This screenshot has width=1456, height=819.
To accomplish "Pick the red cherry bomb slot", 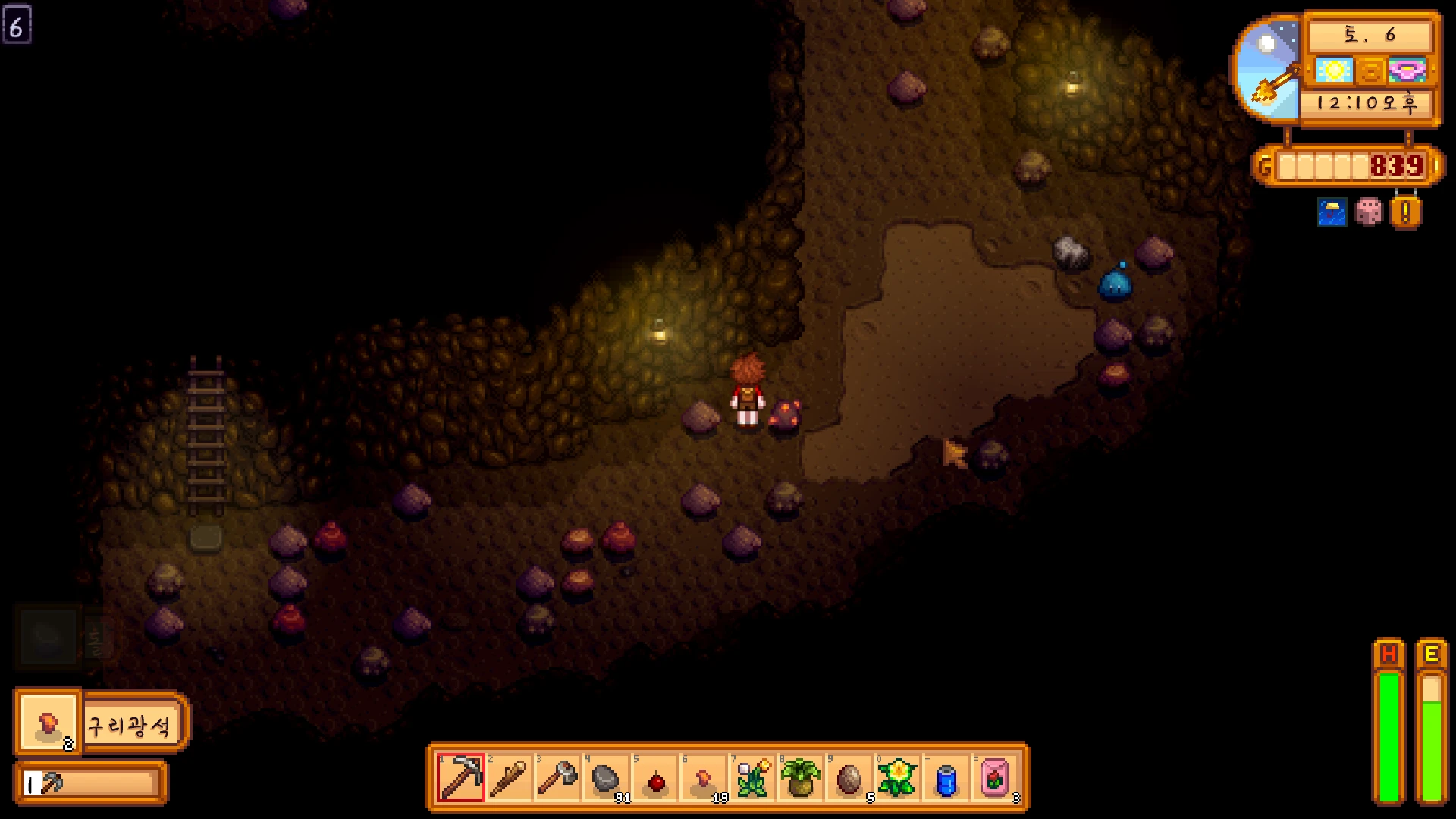I will tap(655, 777).
